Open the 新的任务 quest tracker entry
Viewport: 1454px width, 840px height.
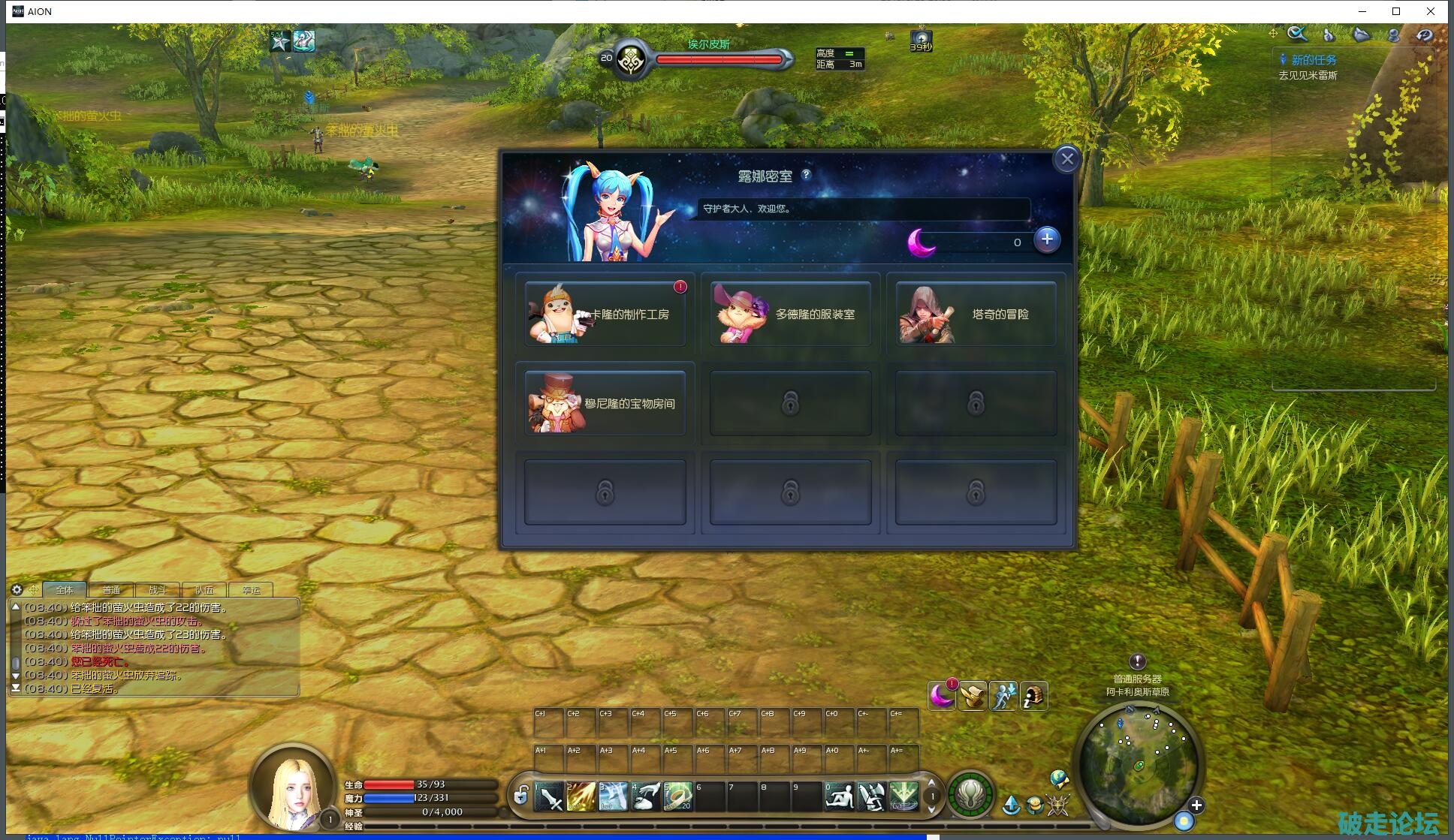click(1313, 60)
